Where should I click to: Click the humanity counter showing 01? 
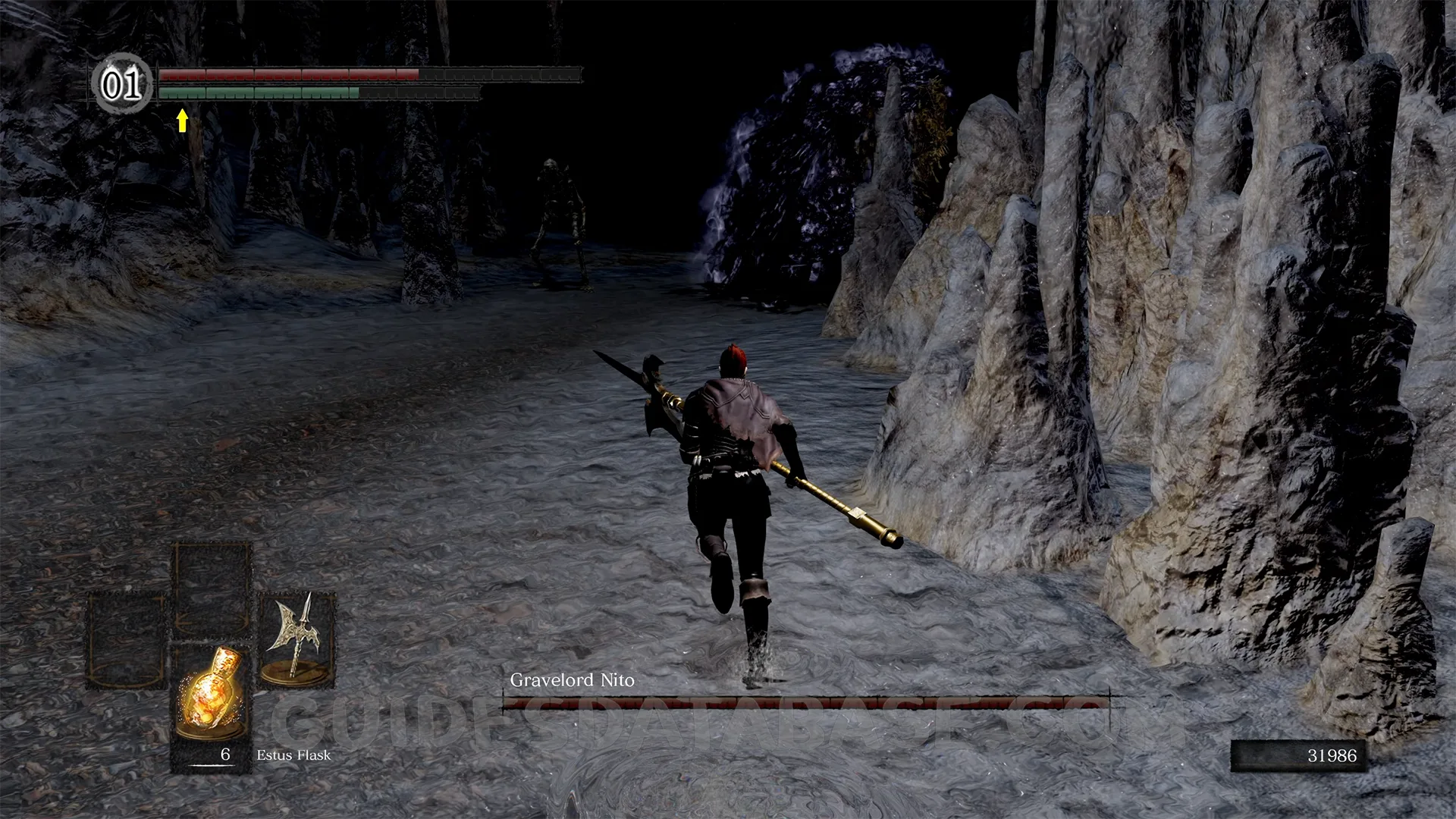(121, 84)
